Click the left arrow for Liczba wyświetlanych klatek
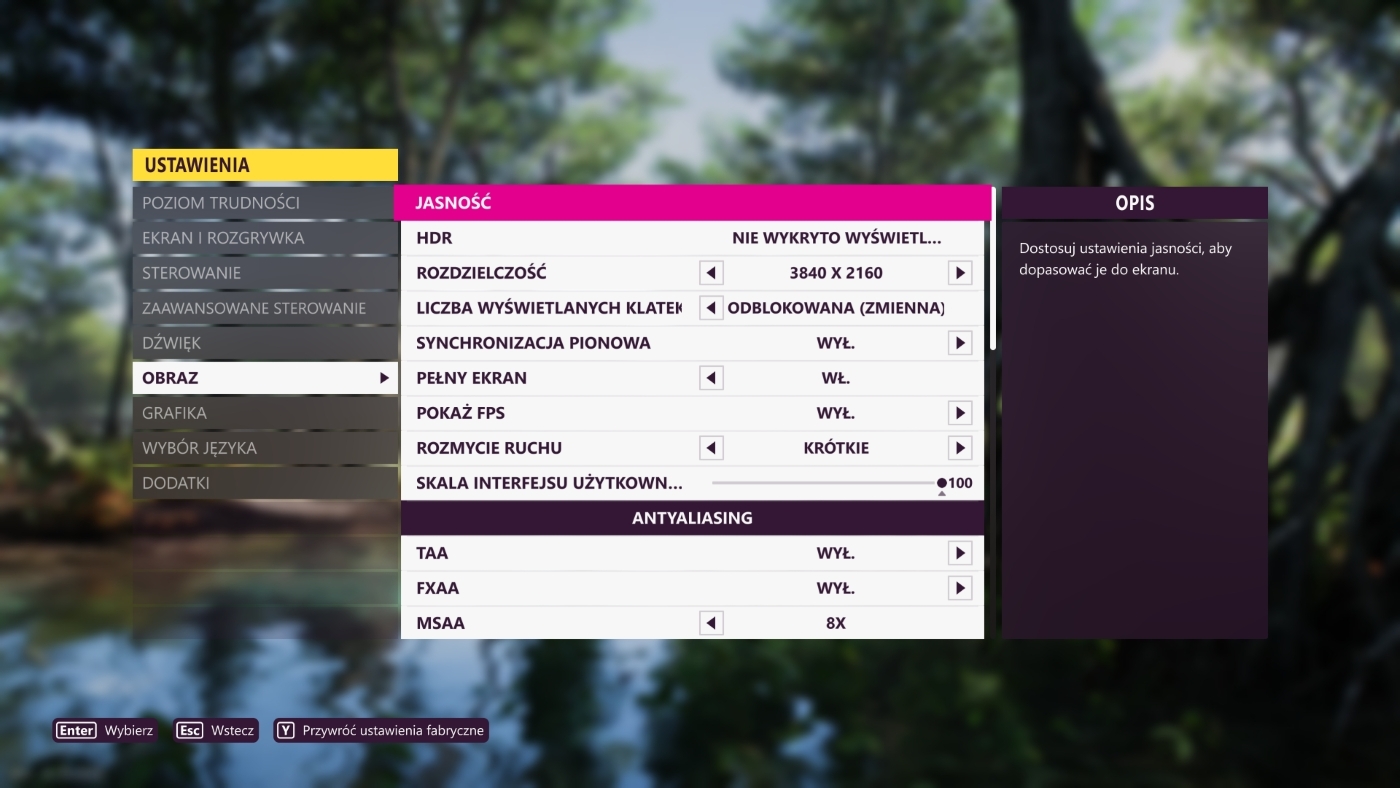The height and width of the screenshot is (788, 1400). pyautogui.click(x=711, y=308)
